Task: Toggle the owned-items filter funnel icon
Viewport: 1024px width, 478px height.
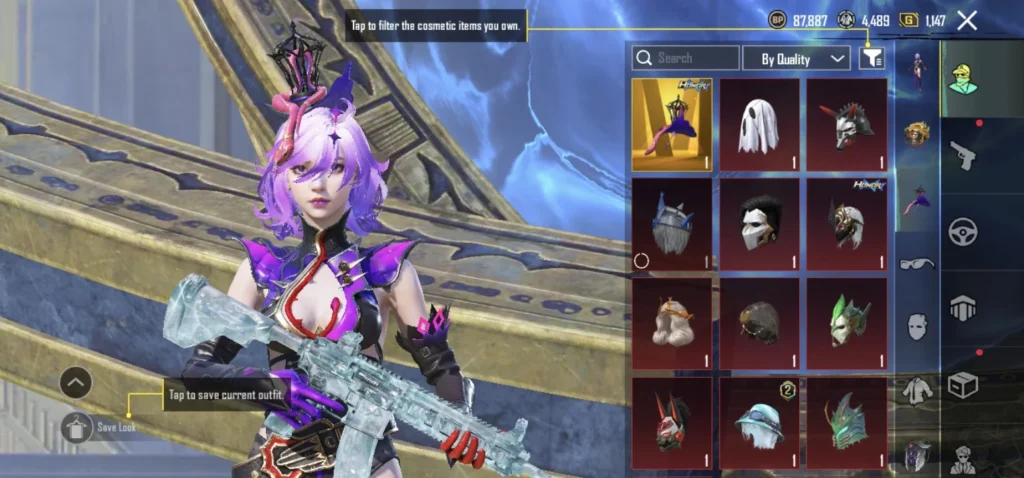Action: coord(871,59)
